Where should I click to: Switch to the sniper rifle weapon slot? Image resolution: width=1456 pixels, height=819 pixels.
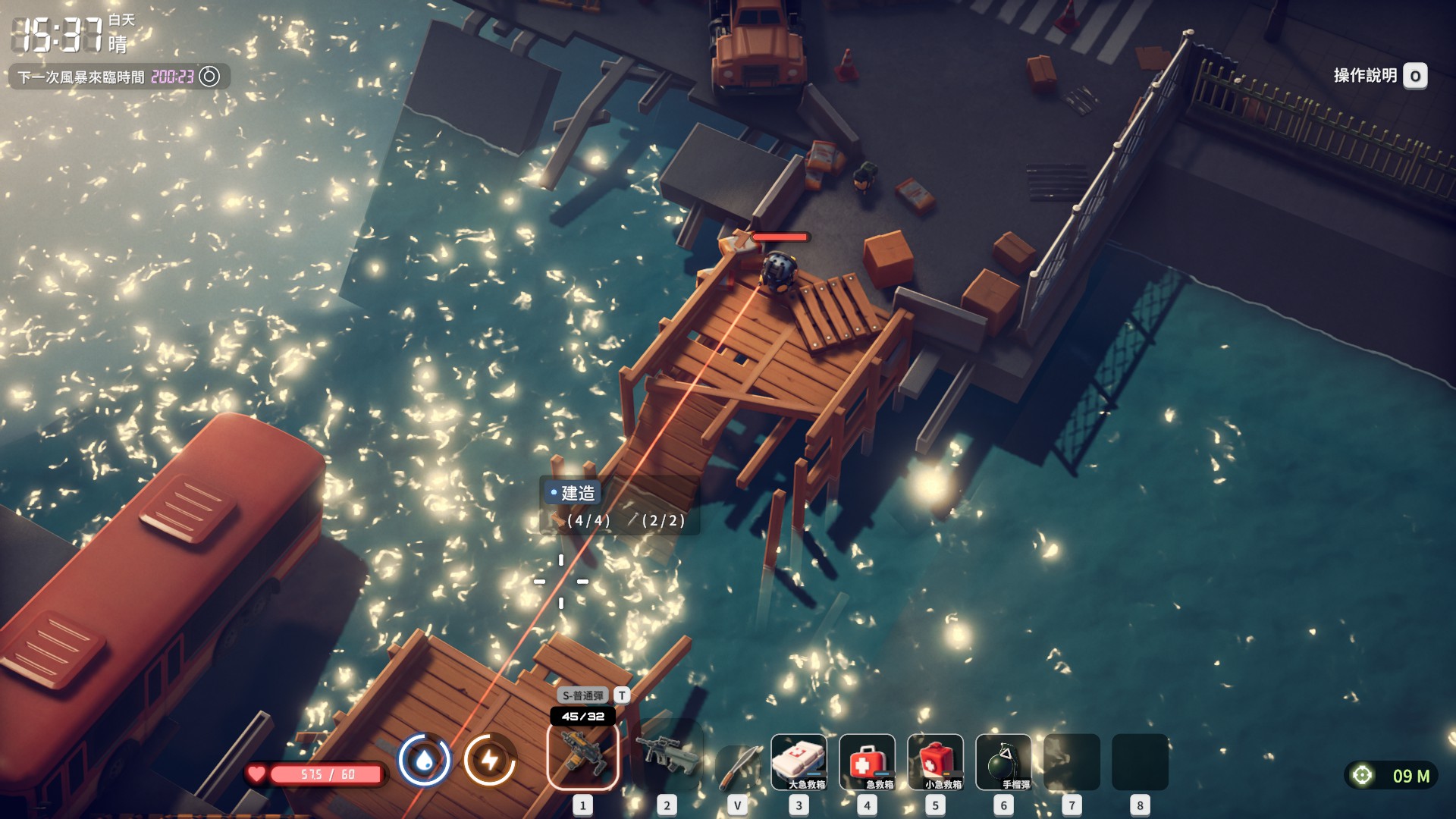click(667, 756)
